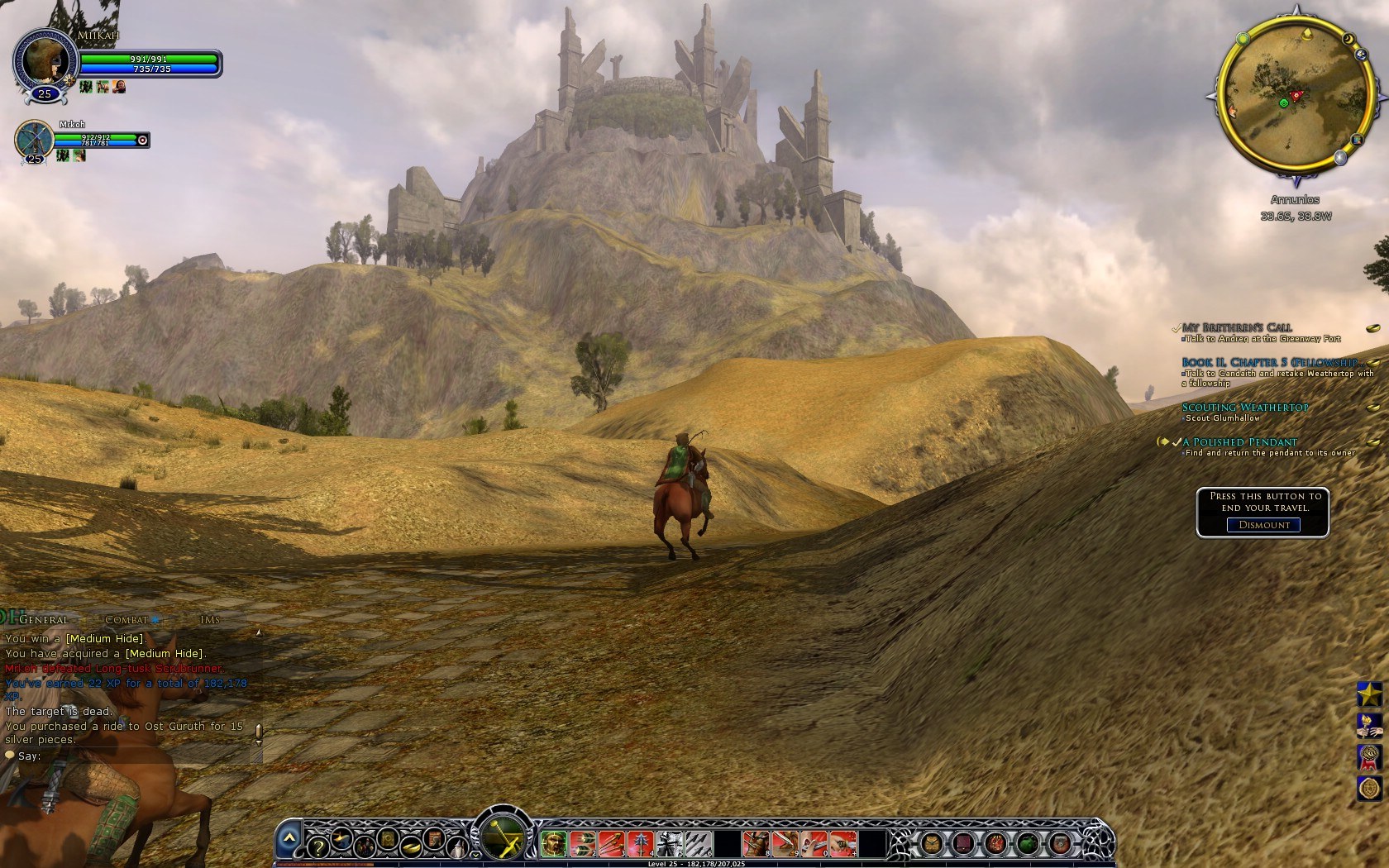The height and width of the screenshot is (868, 1389).
Task: Open the map icon on the minimap edge
Action: [1357, 140]
